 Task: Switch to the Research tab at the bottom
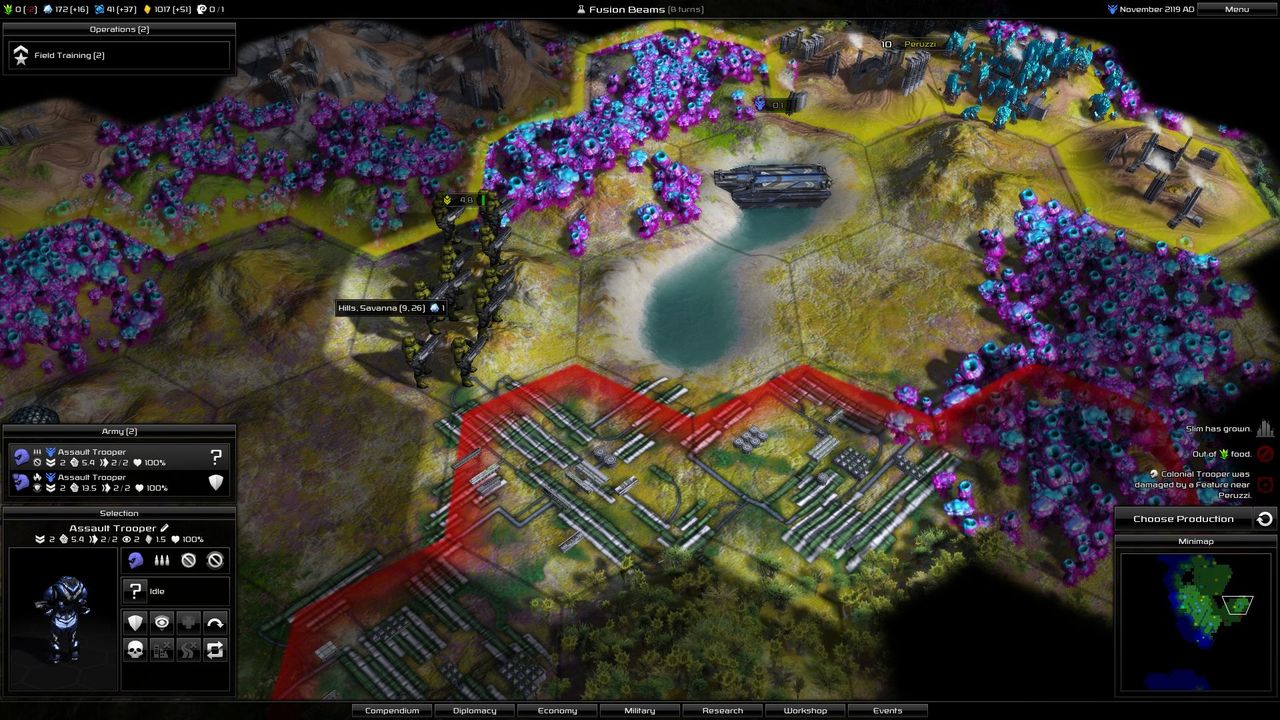pyautogui.click(x=722, y=710)
